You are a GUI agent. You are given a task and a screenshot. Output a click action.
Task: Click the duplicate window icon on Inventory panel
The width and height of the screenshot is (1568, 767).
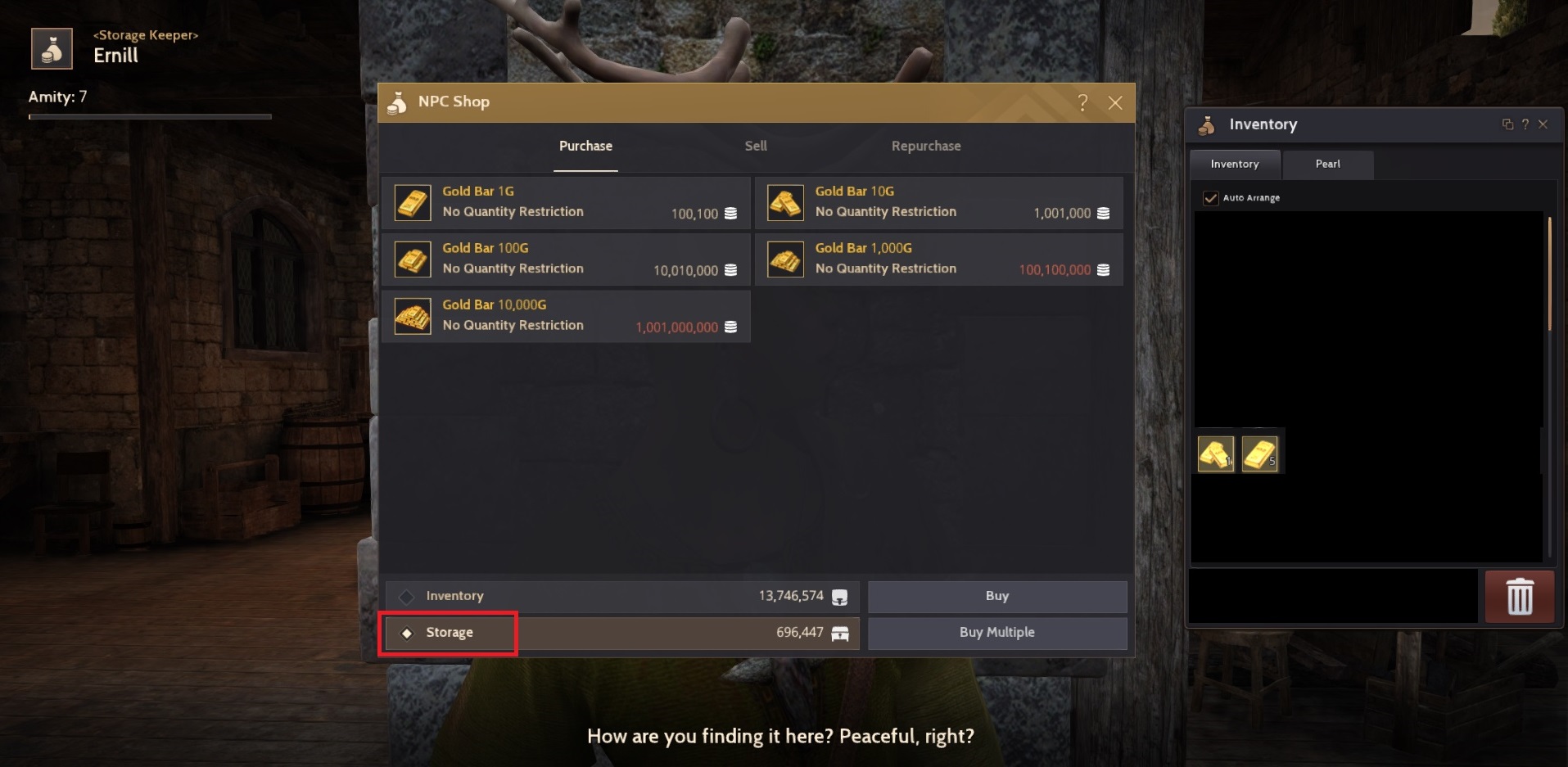coord(1507,124)
